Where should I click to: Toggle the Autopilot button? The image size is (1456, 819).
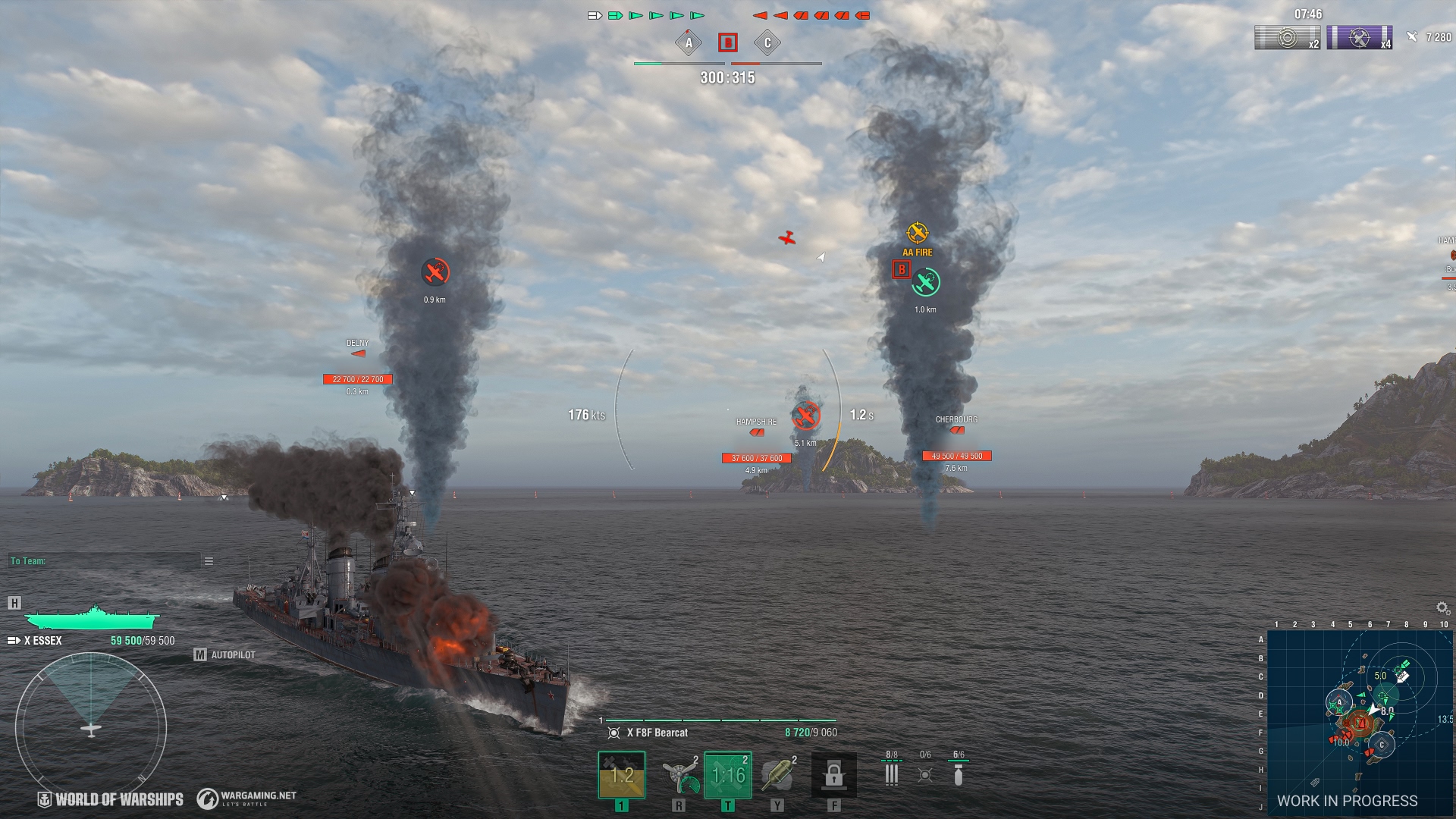(x=225, y=654)
